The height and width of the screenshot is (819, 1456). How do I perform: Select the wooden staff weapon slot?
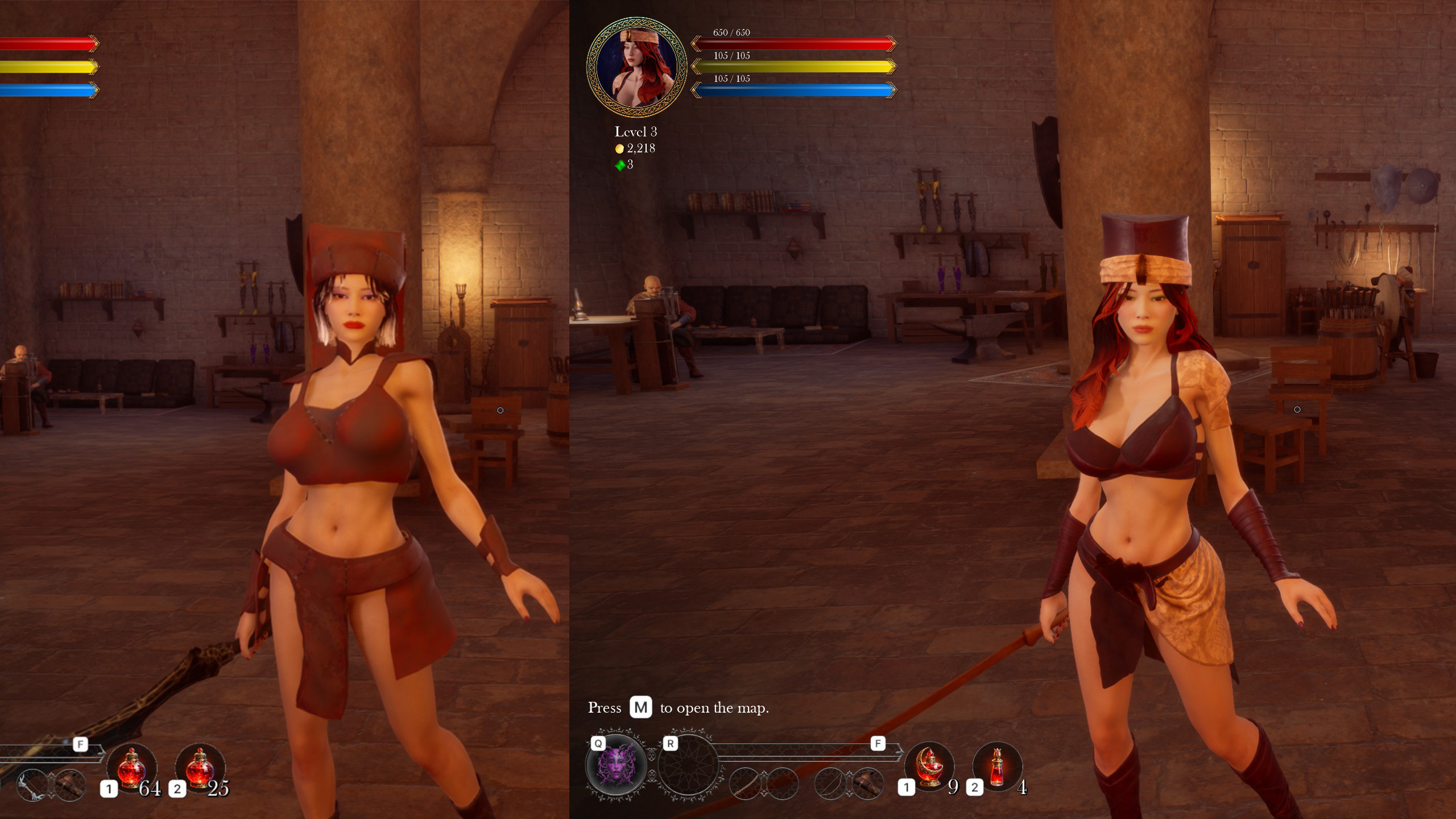point(745,784)
